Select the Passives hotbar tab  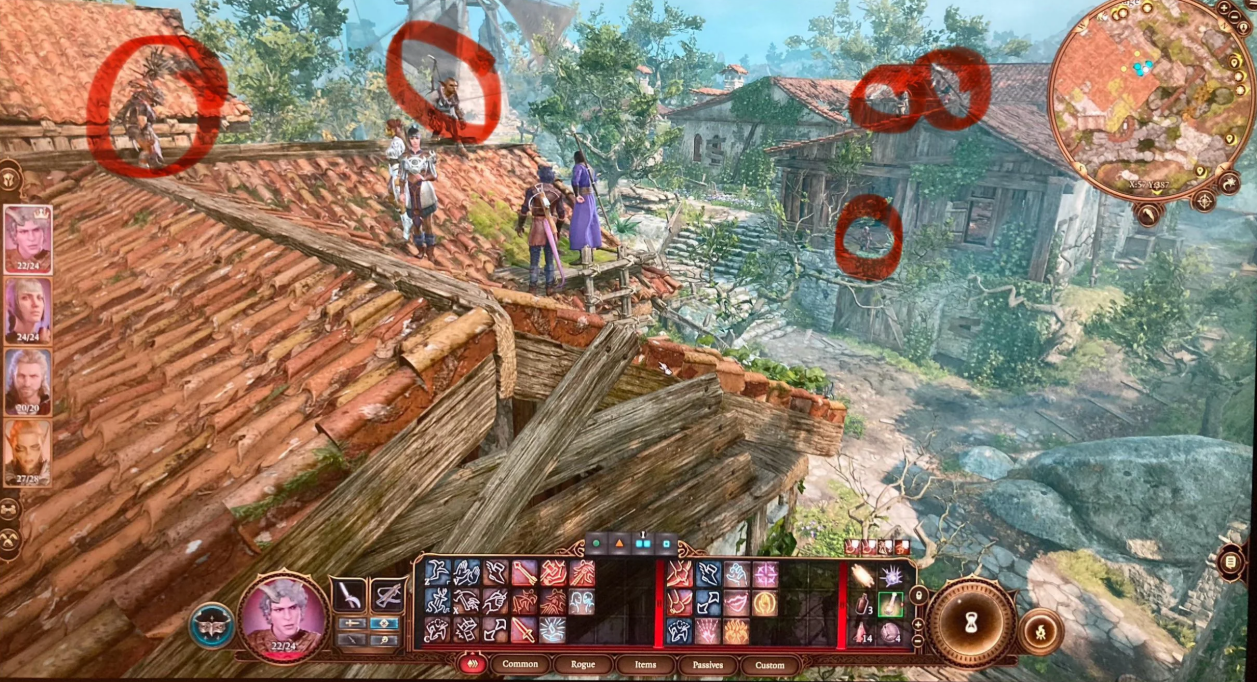click(707, 664)
